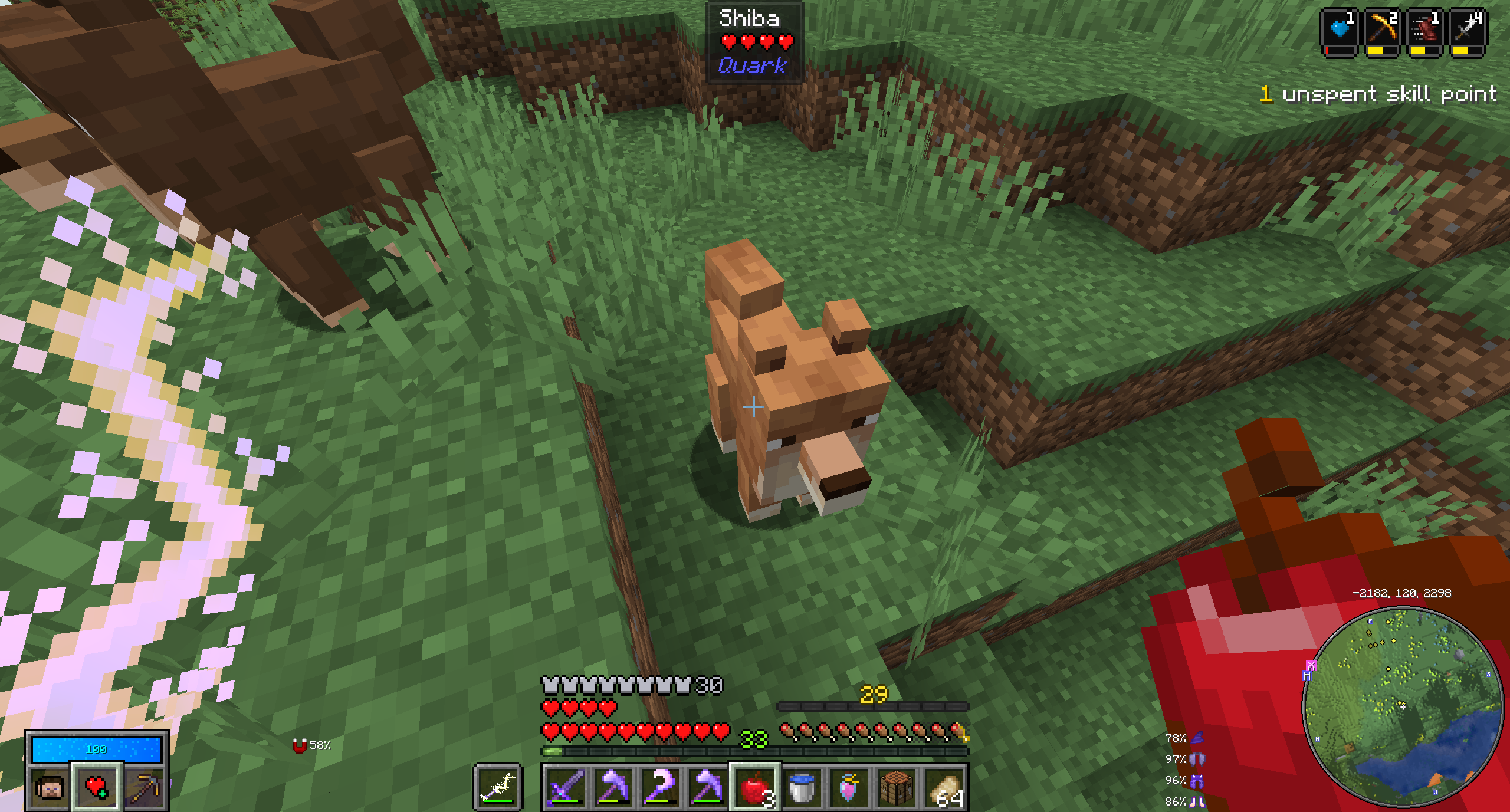Select the water bucket hotbar slot

click(802, 787)
